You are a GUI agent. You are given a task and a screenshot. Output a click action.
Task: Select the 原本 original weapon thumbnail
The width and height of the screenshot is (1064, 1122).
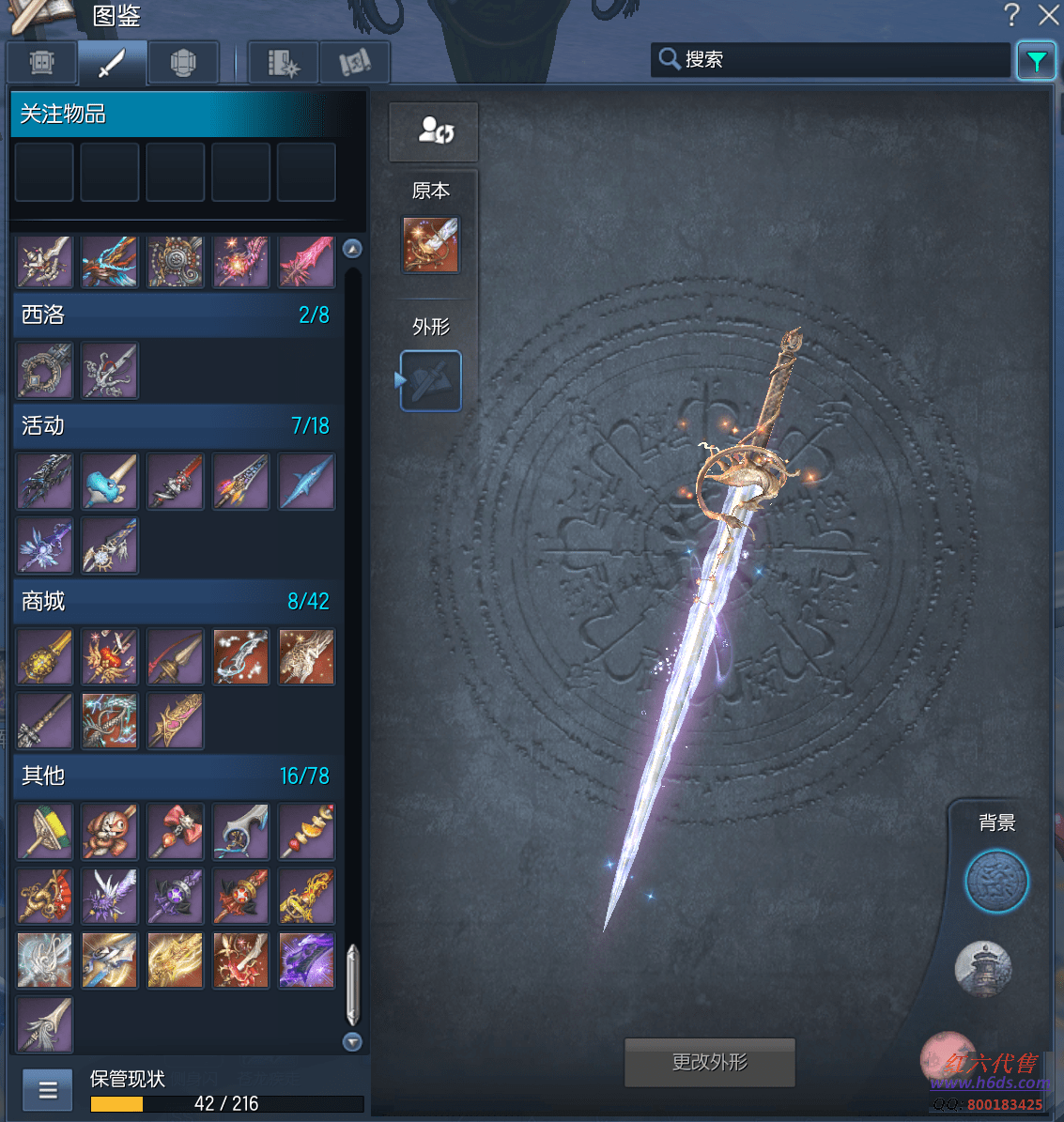tap(431, 245)
